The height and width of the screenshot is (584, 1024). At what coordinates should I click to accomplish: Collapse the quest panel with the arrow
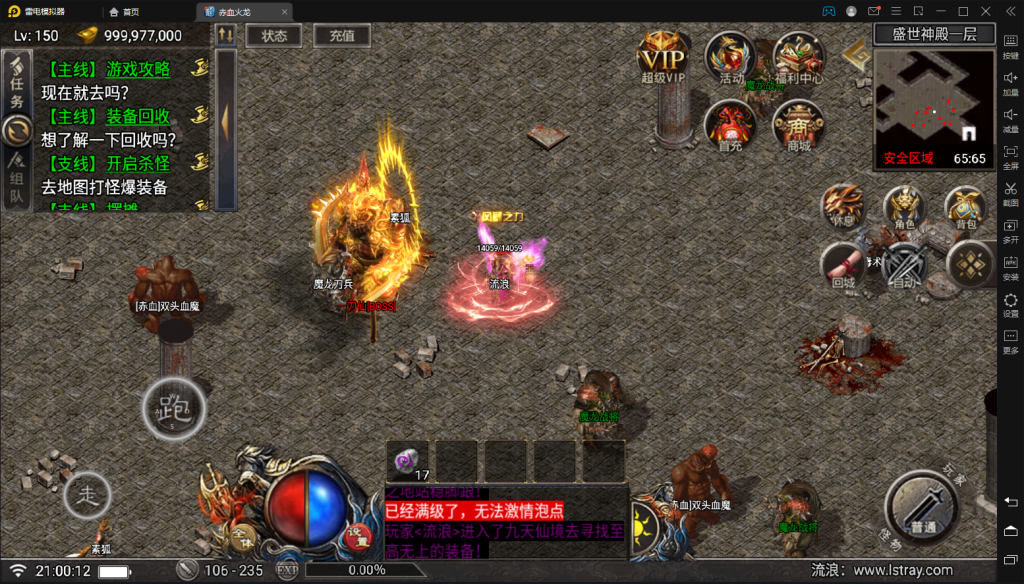(x=226, y=121)
